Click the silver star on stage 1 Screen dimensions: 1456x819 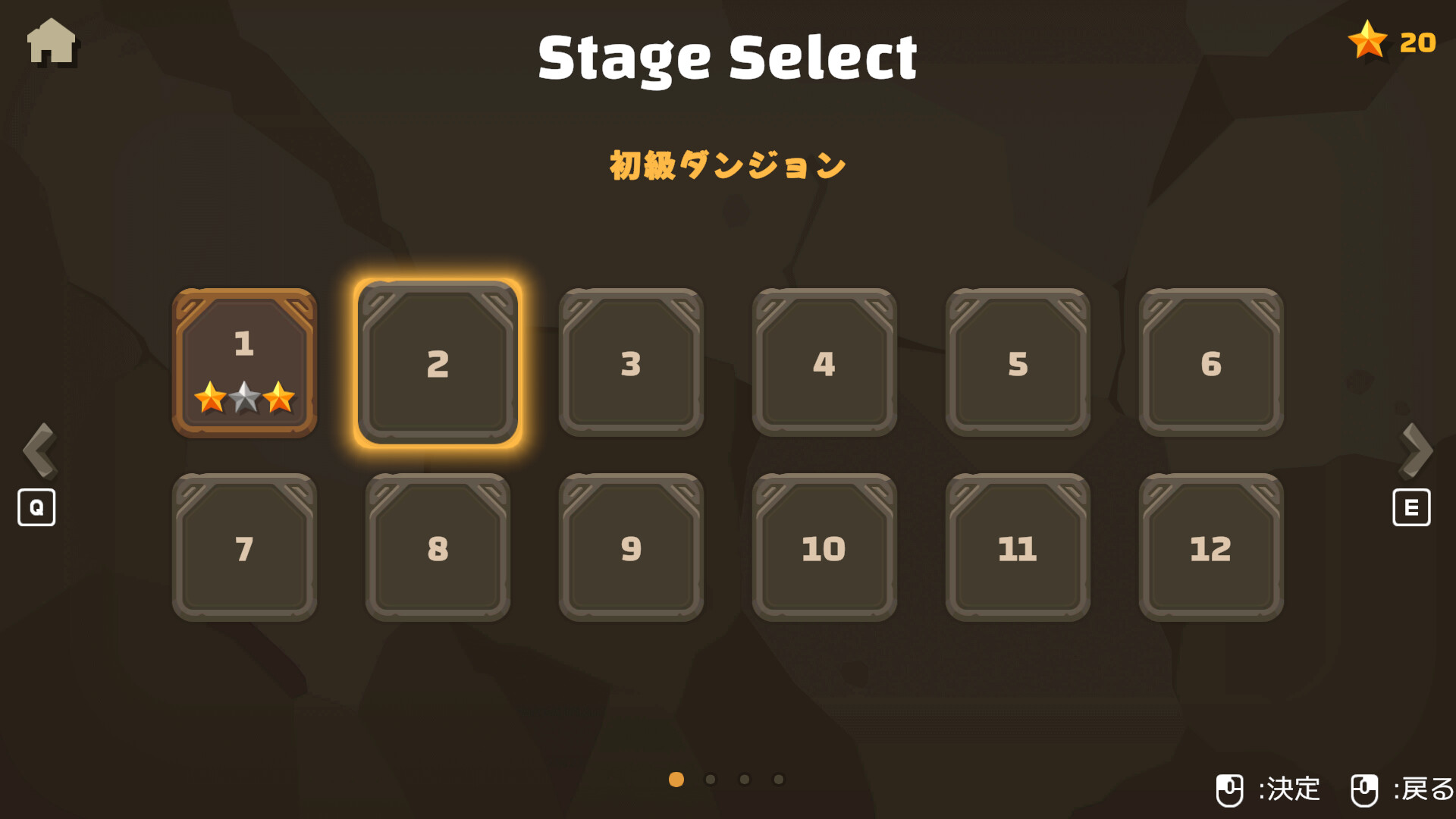point(244,396)
